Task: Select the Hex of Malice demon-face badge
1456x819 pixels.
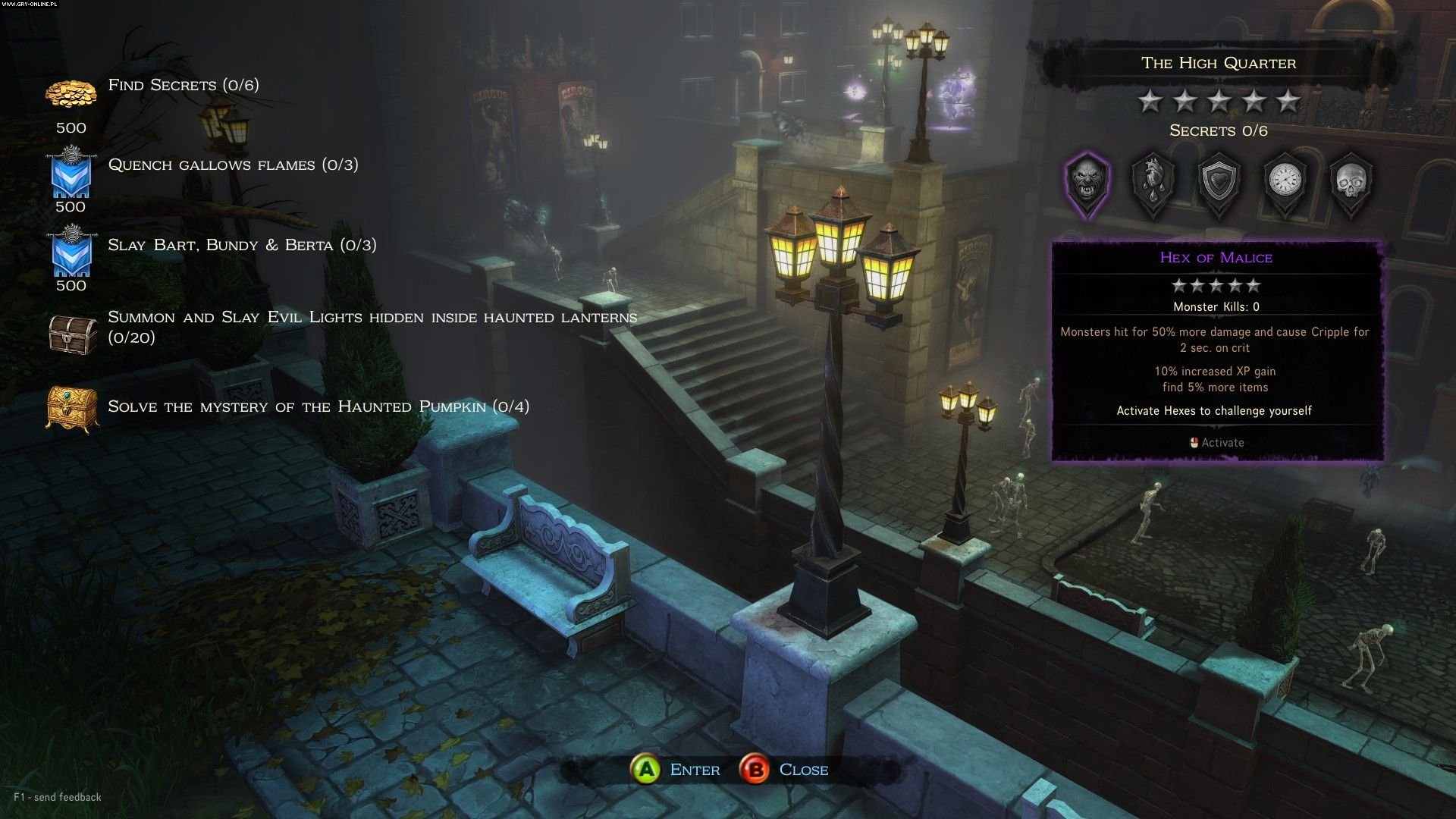Action: [x=1088, y=183]
